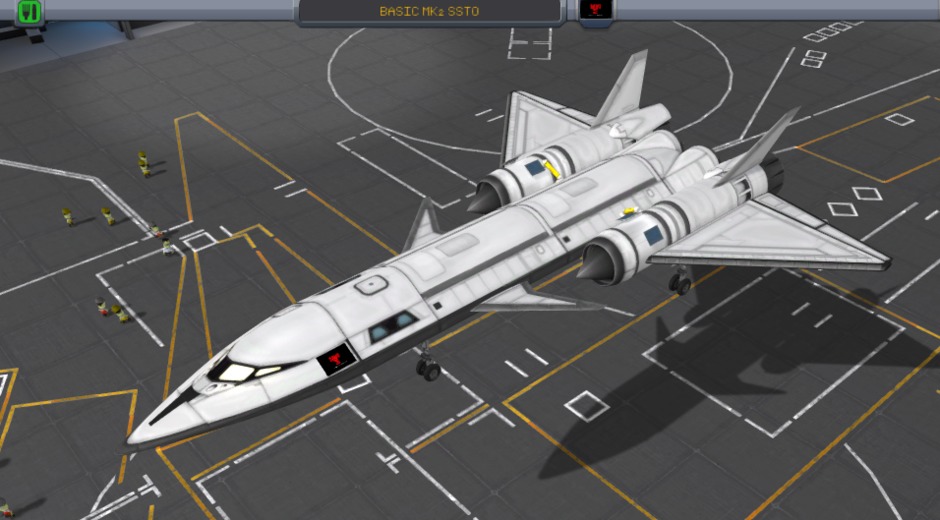The width and height of the screenshot is (940, 520).
Task: Click the green icon in the top-left corner
Action: [x=30, y=12]
